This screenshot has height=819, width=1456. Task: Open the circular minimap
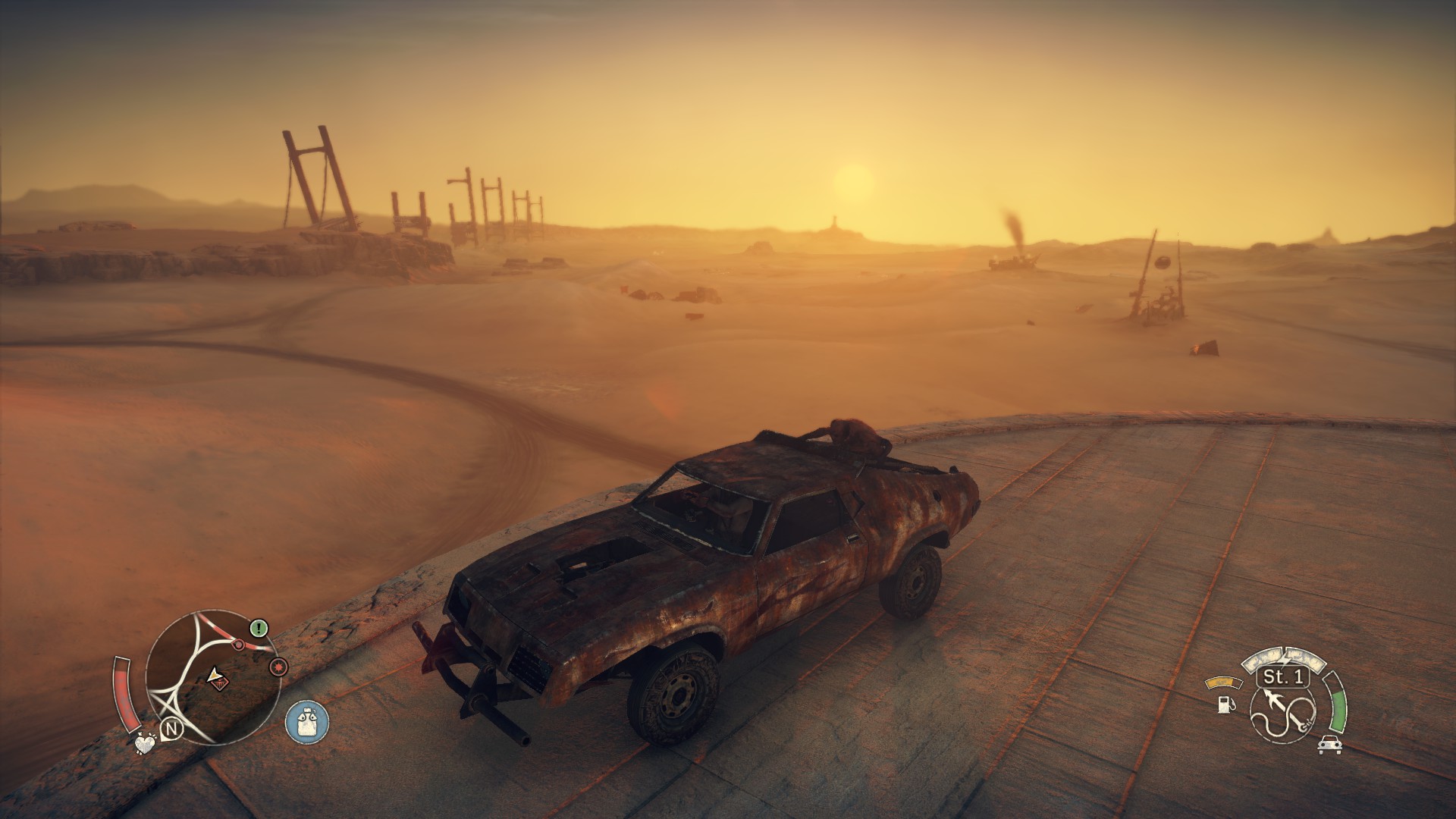tap(205, 679)
